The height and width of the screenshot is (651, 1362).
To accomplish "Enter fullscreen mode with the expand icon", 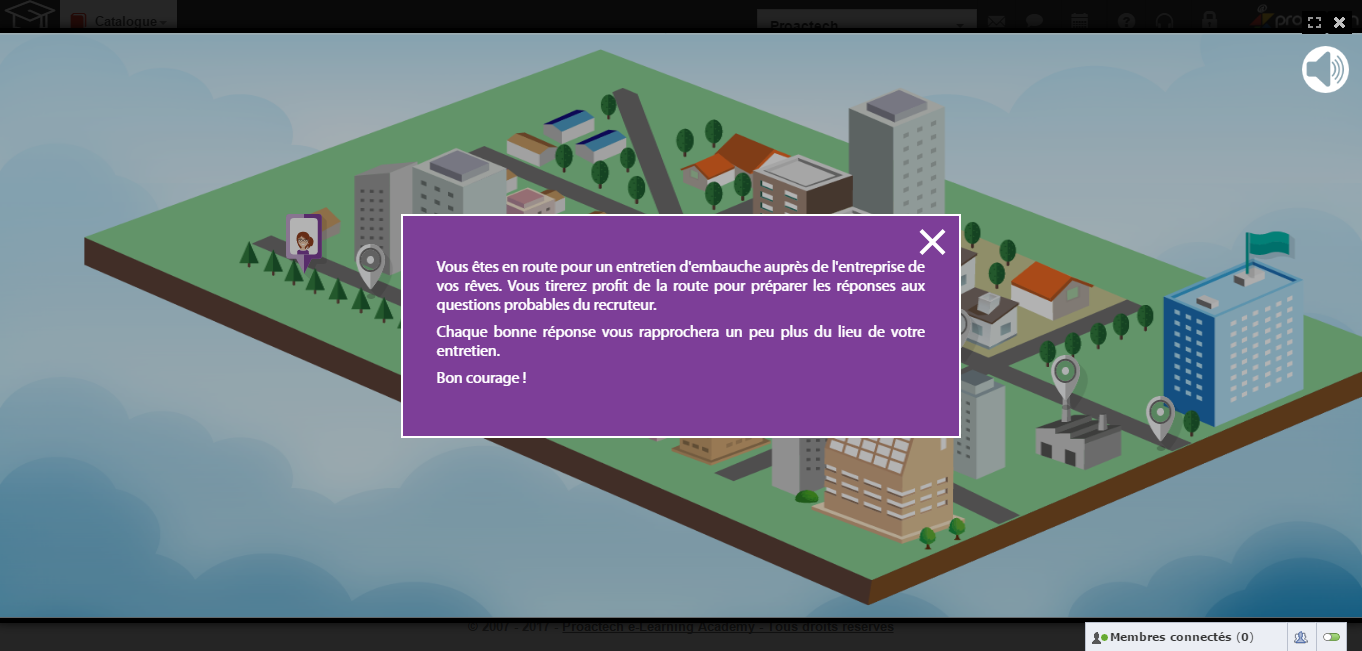I will [1314, 23].
